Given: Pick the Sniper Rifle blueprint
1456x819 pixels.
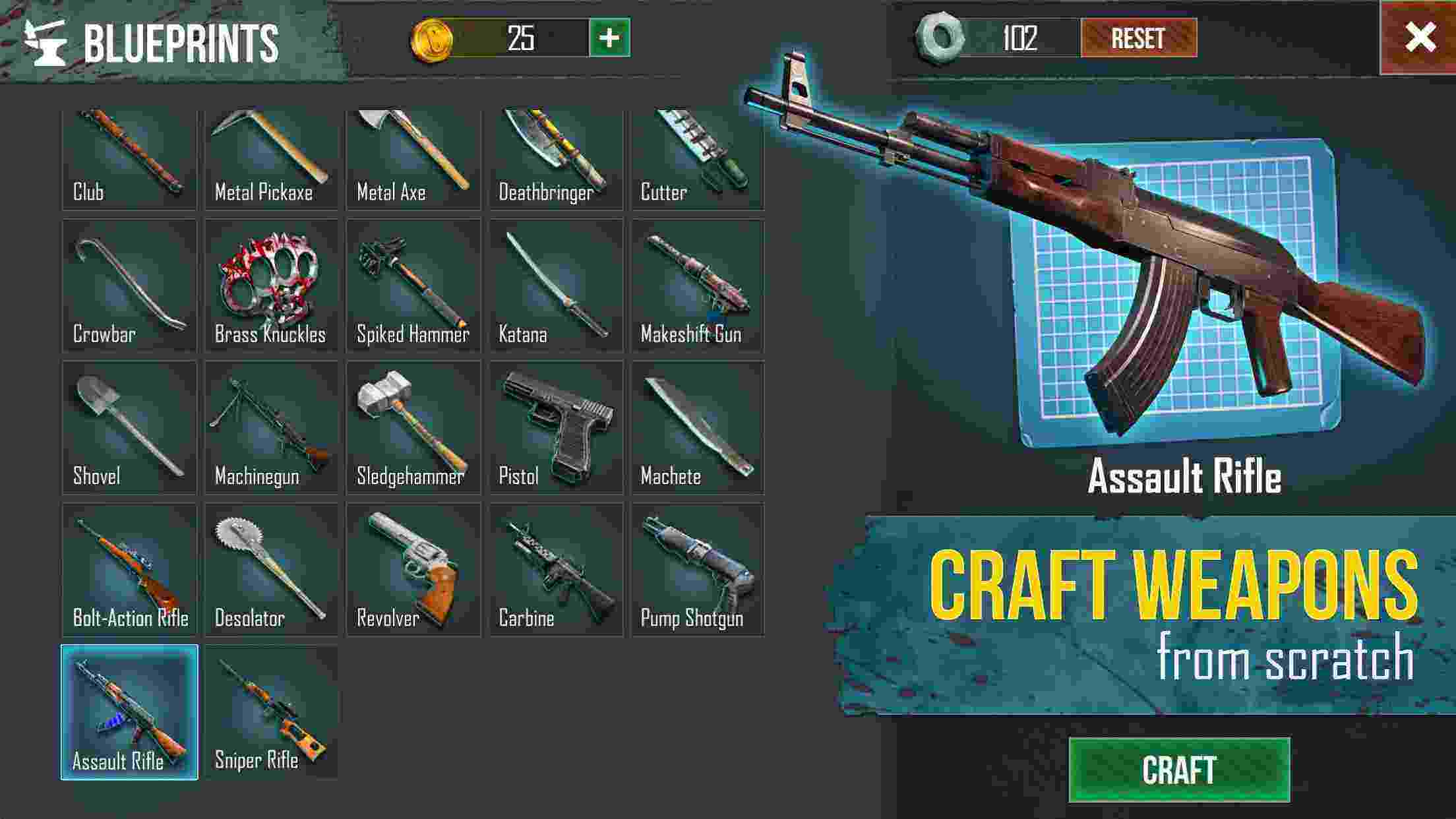Looking at the screenshot, I should (x=272, y=712).
